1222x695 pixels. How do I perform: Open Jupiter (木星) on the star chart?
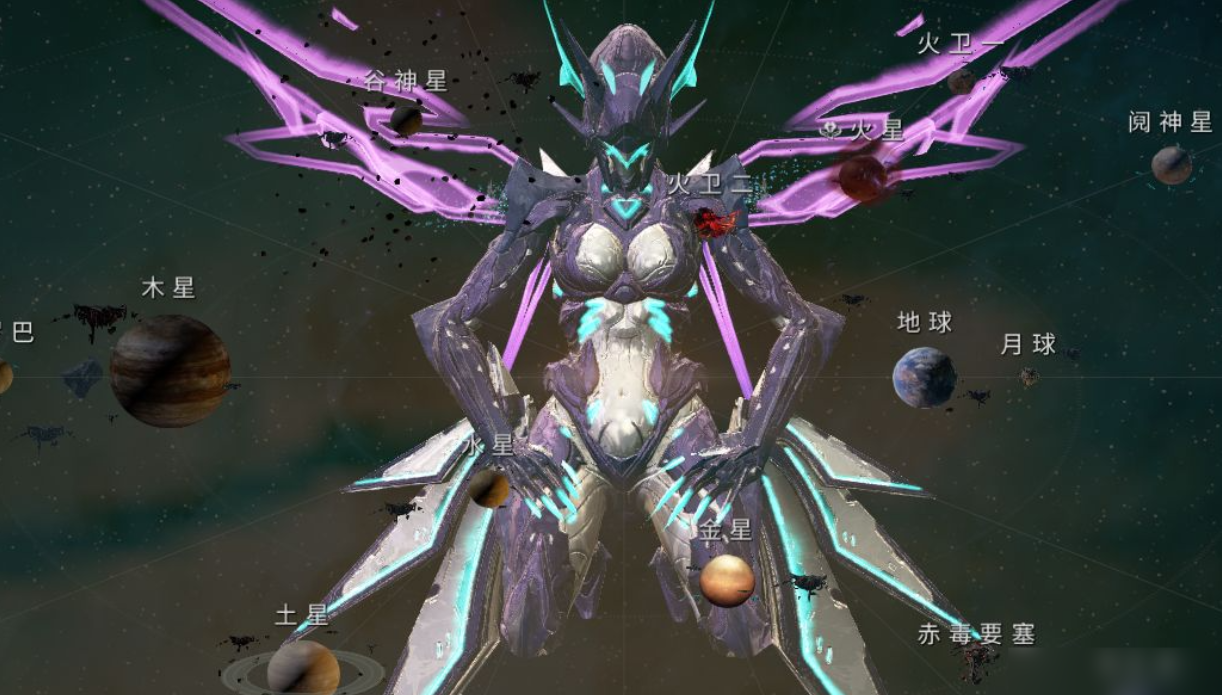point(170,370)
